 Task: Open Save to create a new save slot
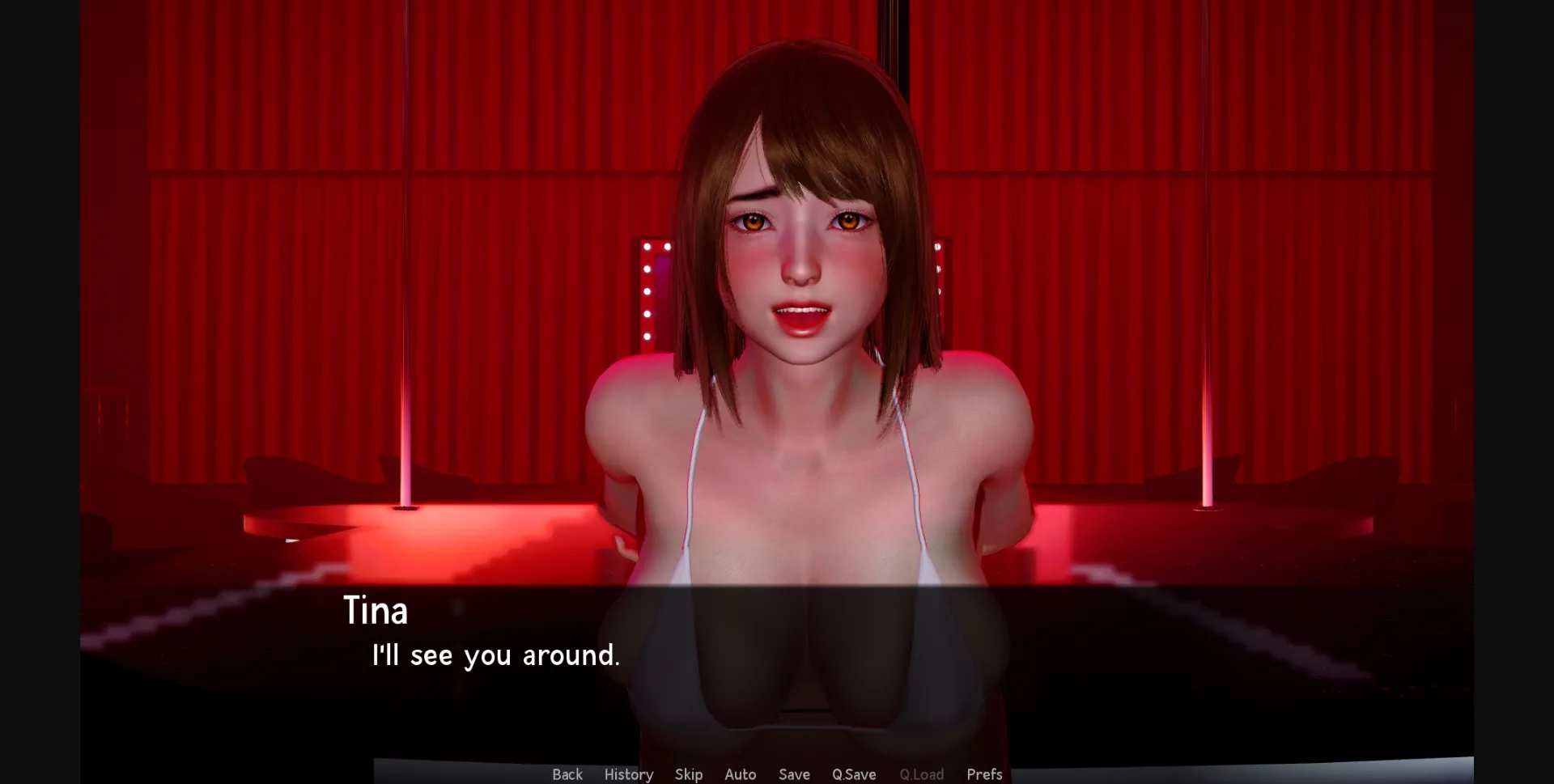pyautogui.click(x=794, y=774)
